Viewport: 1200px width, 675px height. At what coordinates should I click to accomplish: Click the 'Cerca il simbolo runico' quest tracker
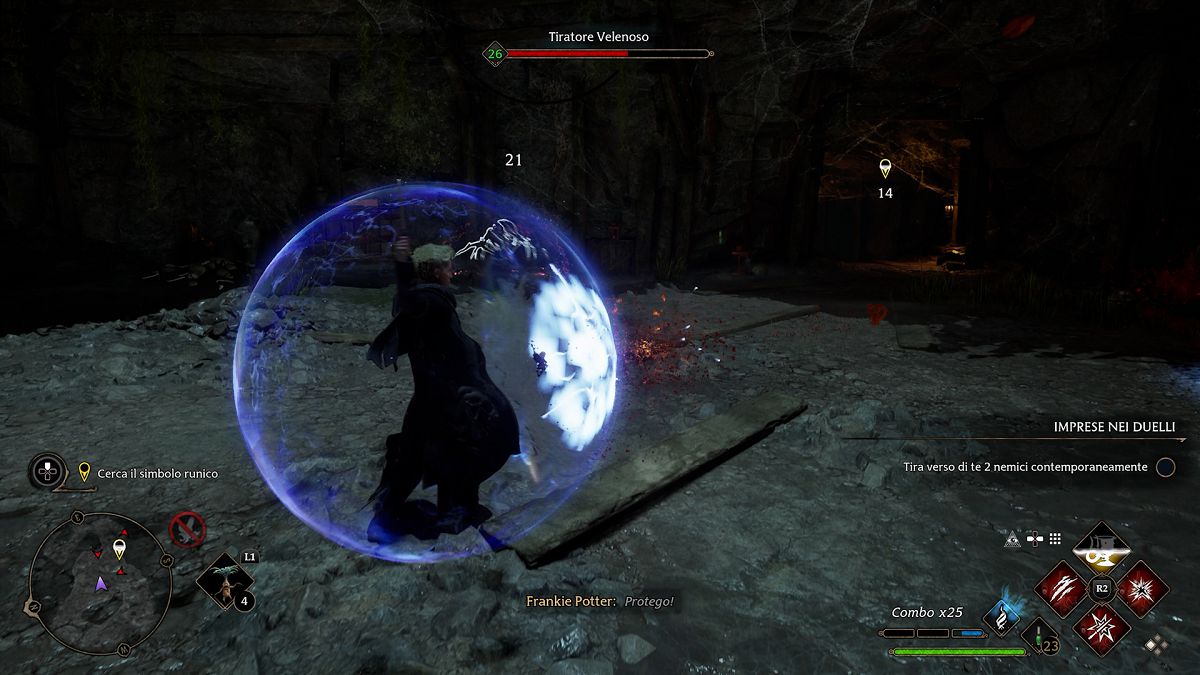[x=157, y=473]
